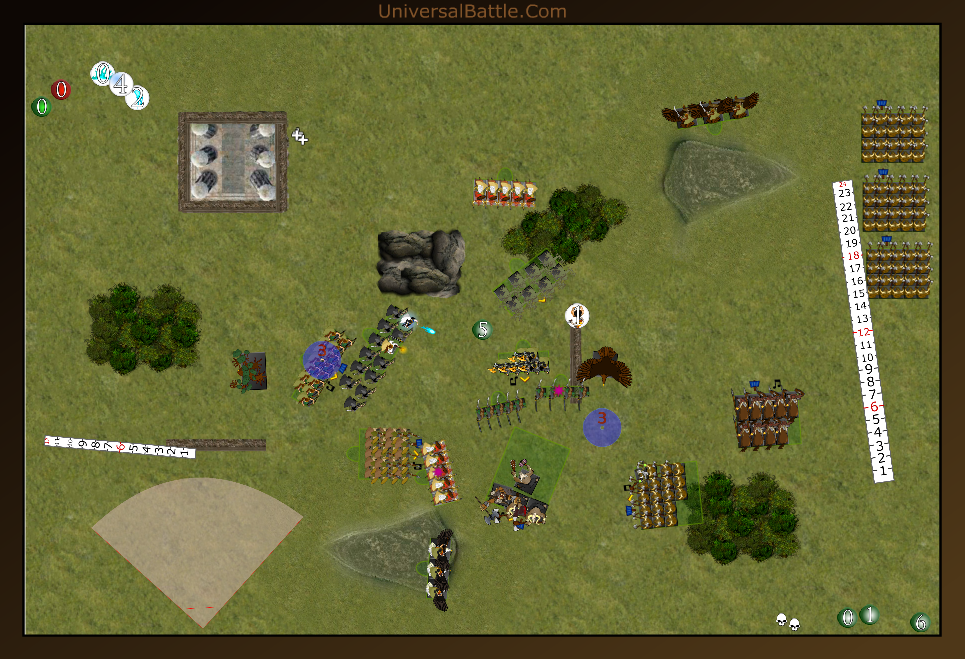The height and width of the screenshot is (659, 965).
Task: Select the green counter showing 1
Action: pos(870,615)
